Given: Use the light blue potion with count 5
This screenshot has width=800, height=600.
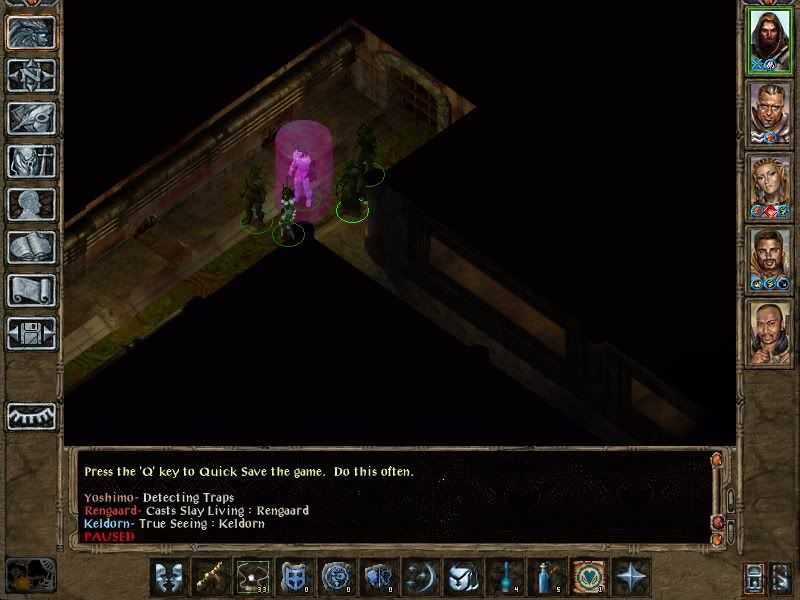Looking at the screenshot, I should tap(546, 577).
